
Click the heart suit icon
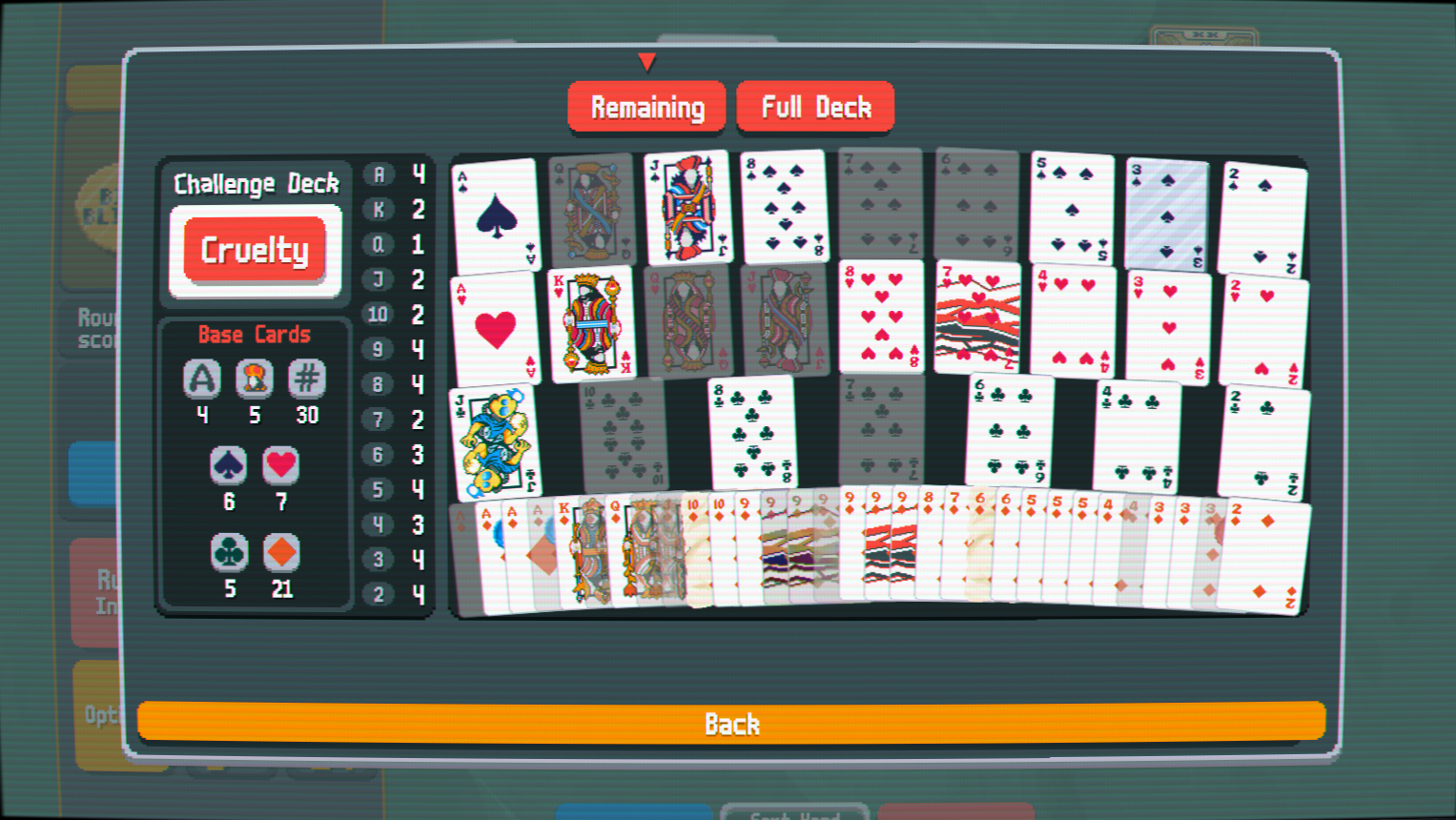280,466
